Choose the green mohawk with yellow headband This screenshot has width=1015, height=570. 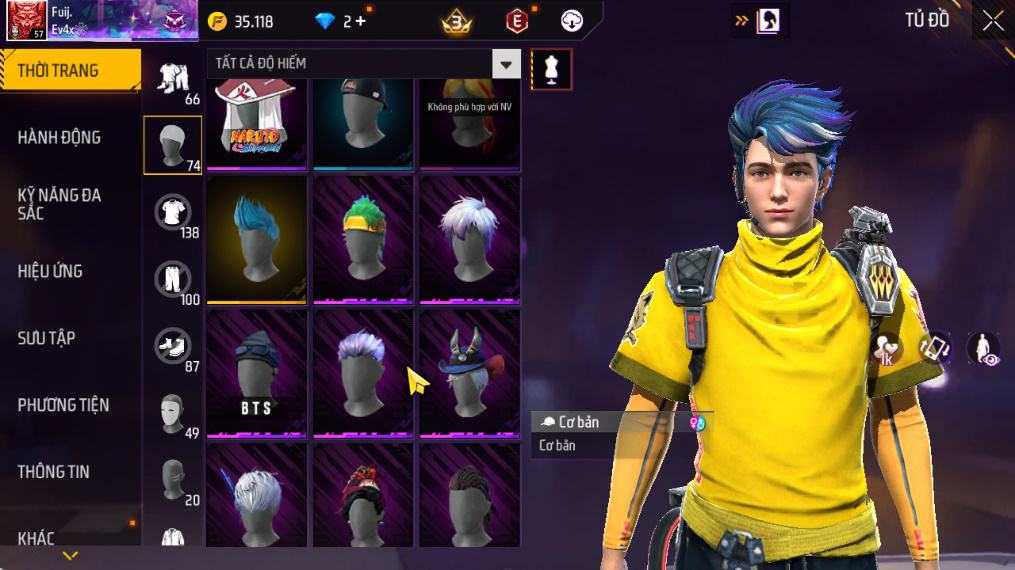pyautogui.click(x=363, y=240)
